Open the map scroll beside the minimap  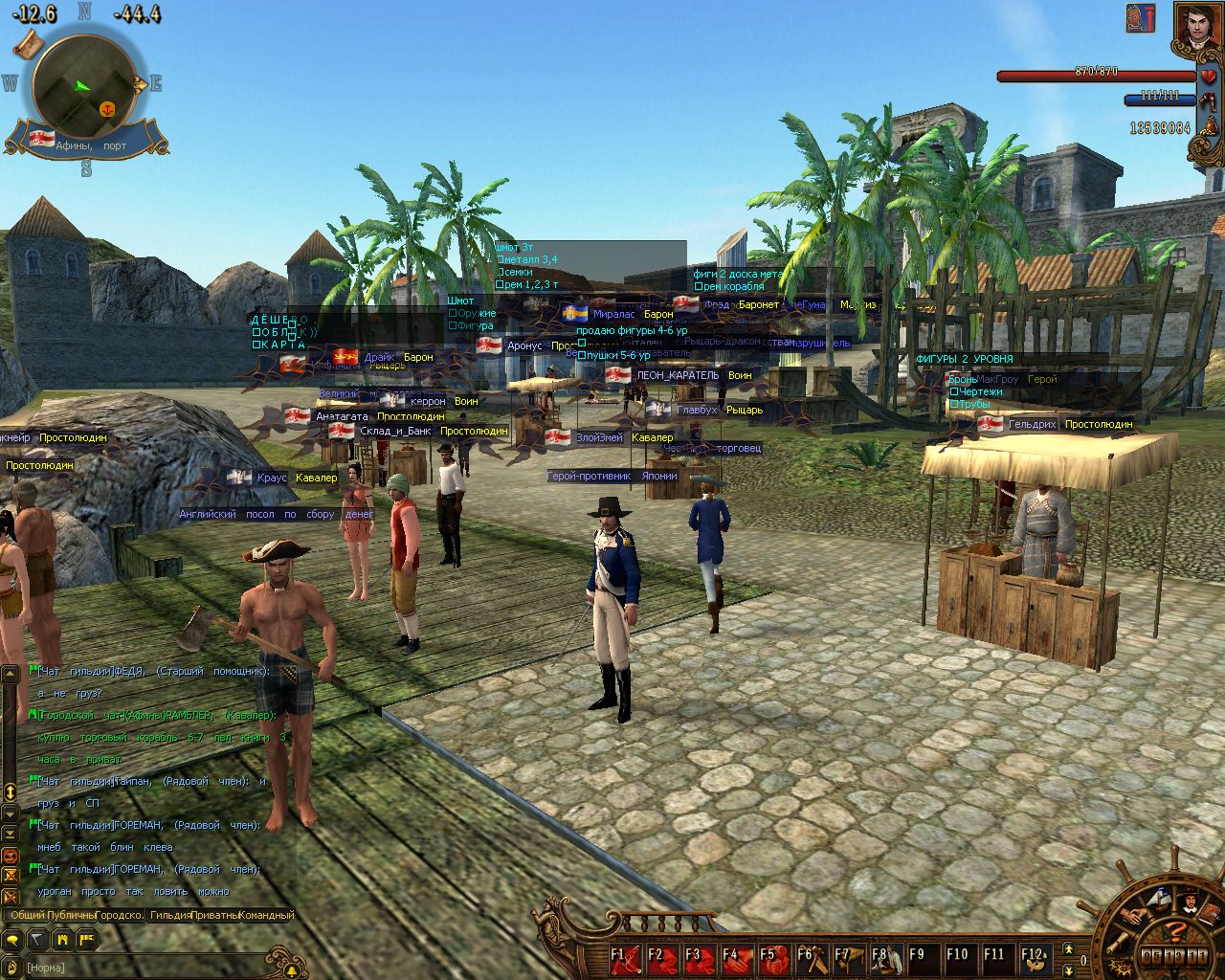[x=27, y=42]
